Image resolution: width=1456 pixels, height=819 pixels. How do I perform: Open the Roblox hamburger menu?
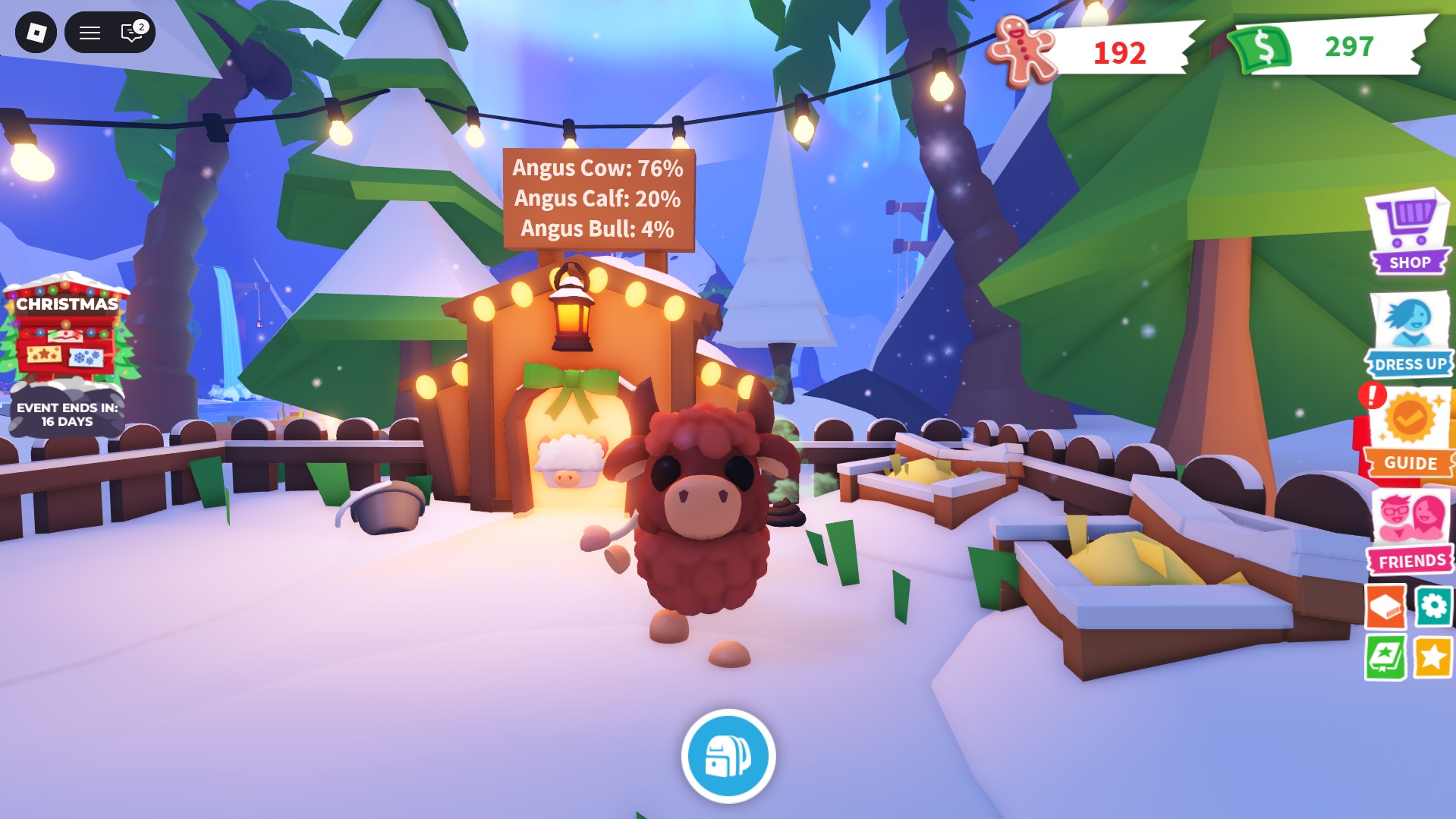[89, 33]
